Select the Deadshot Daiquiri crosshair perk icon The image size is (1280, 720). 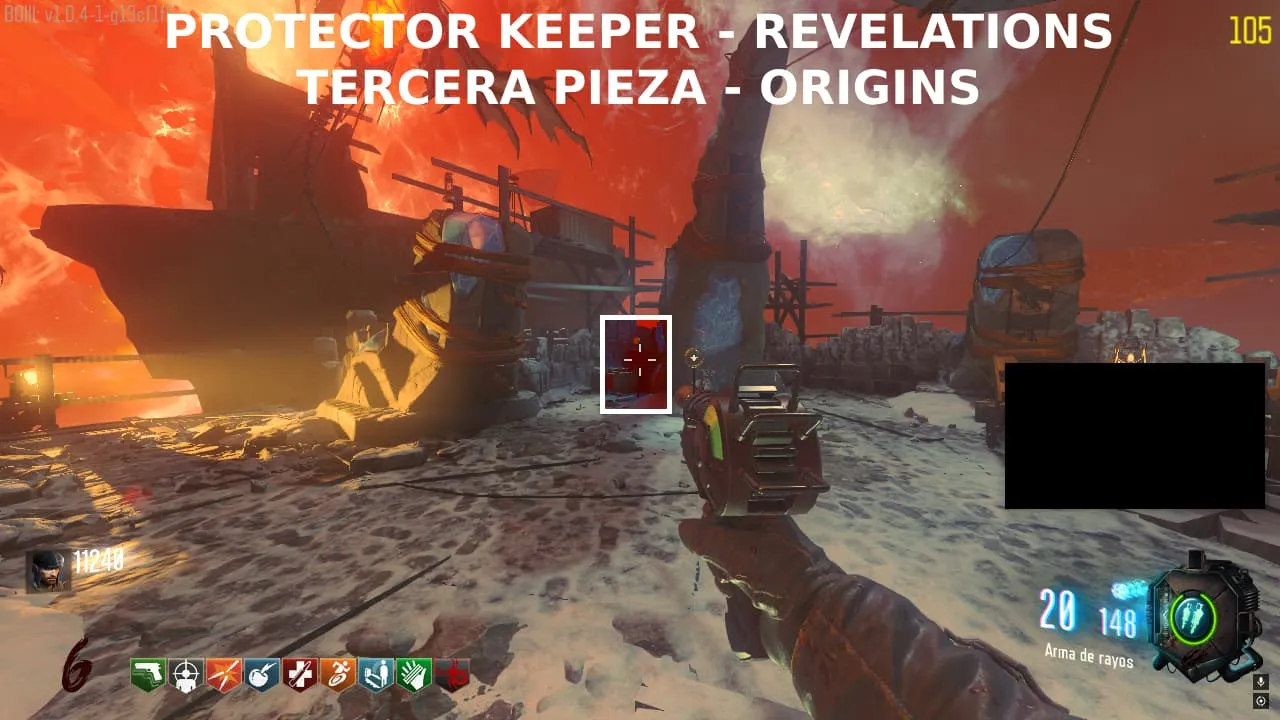pos(185,676)
